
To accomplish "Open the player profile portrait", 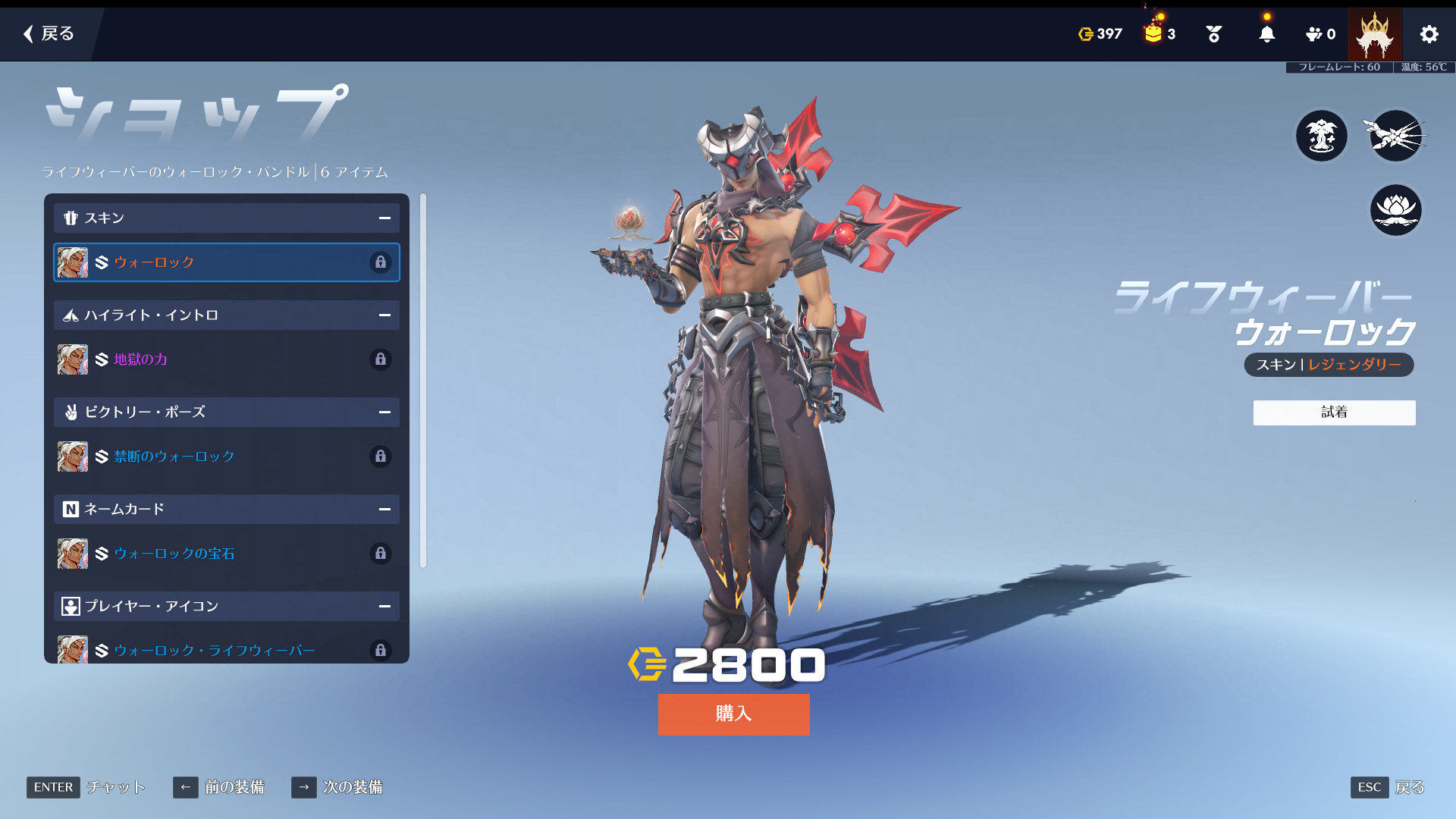I will tap(1374, 34).
